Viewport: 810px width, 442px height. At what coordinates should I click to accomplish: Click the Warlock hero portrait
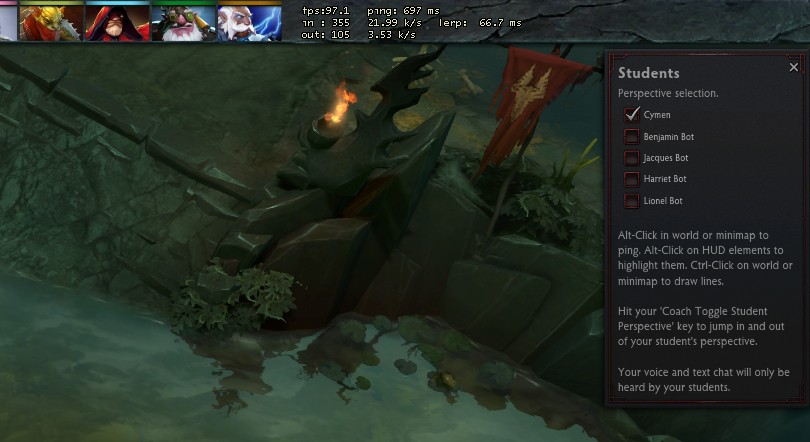coord(117,22)
